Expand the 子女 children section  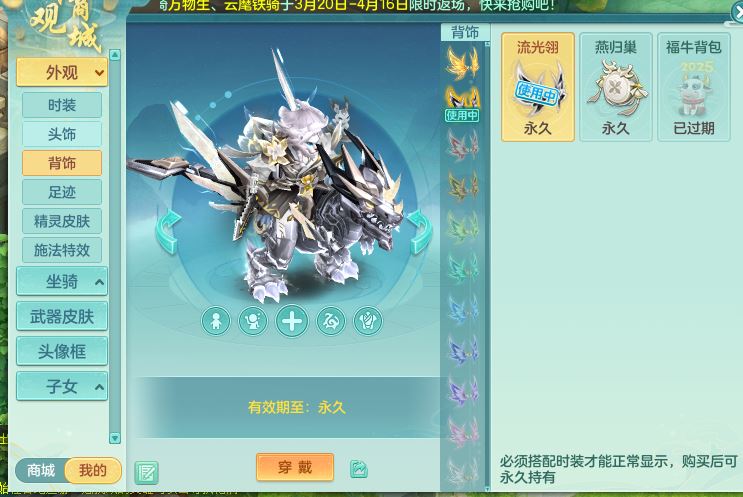tap(61, 386)
